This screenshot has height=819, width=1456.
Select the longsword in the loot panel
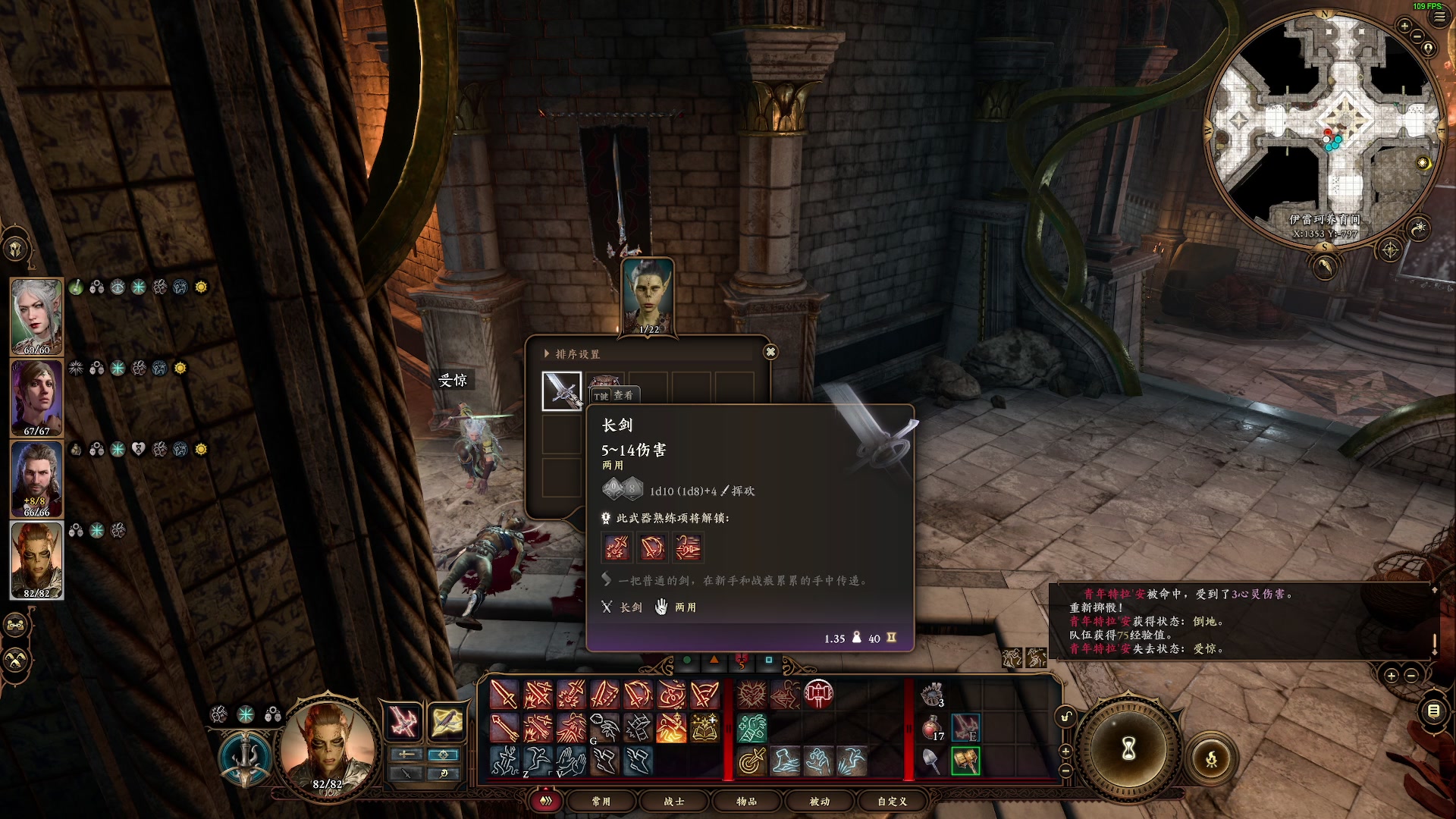click(562, 391)
